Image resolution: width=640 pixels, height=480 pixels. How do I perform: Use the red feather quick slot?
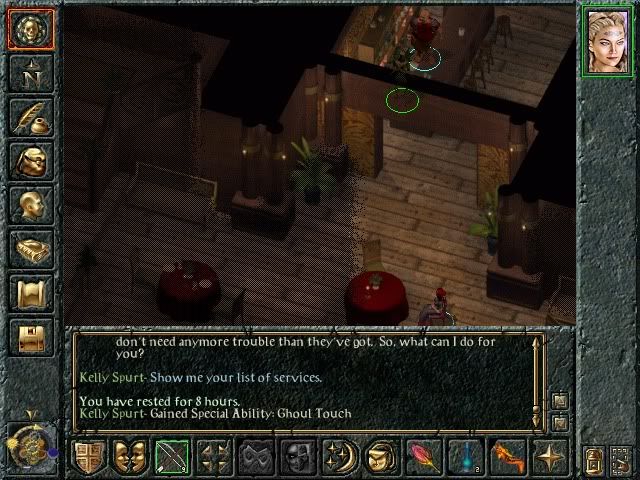tap(424, 457)
